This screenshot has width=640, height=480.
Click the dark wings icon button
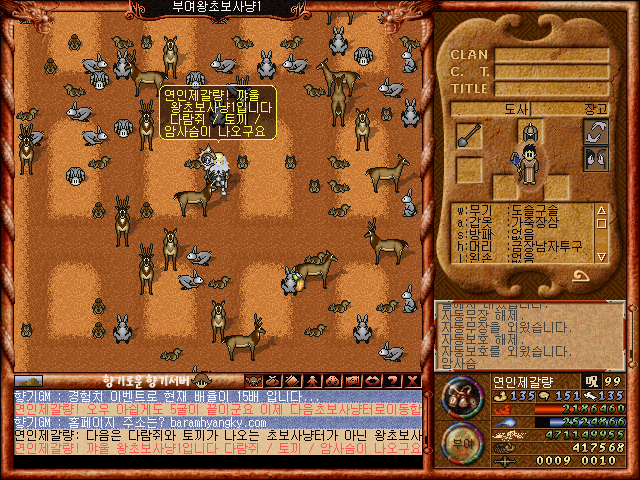596,159
